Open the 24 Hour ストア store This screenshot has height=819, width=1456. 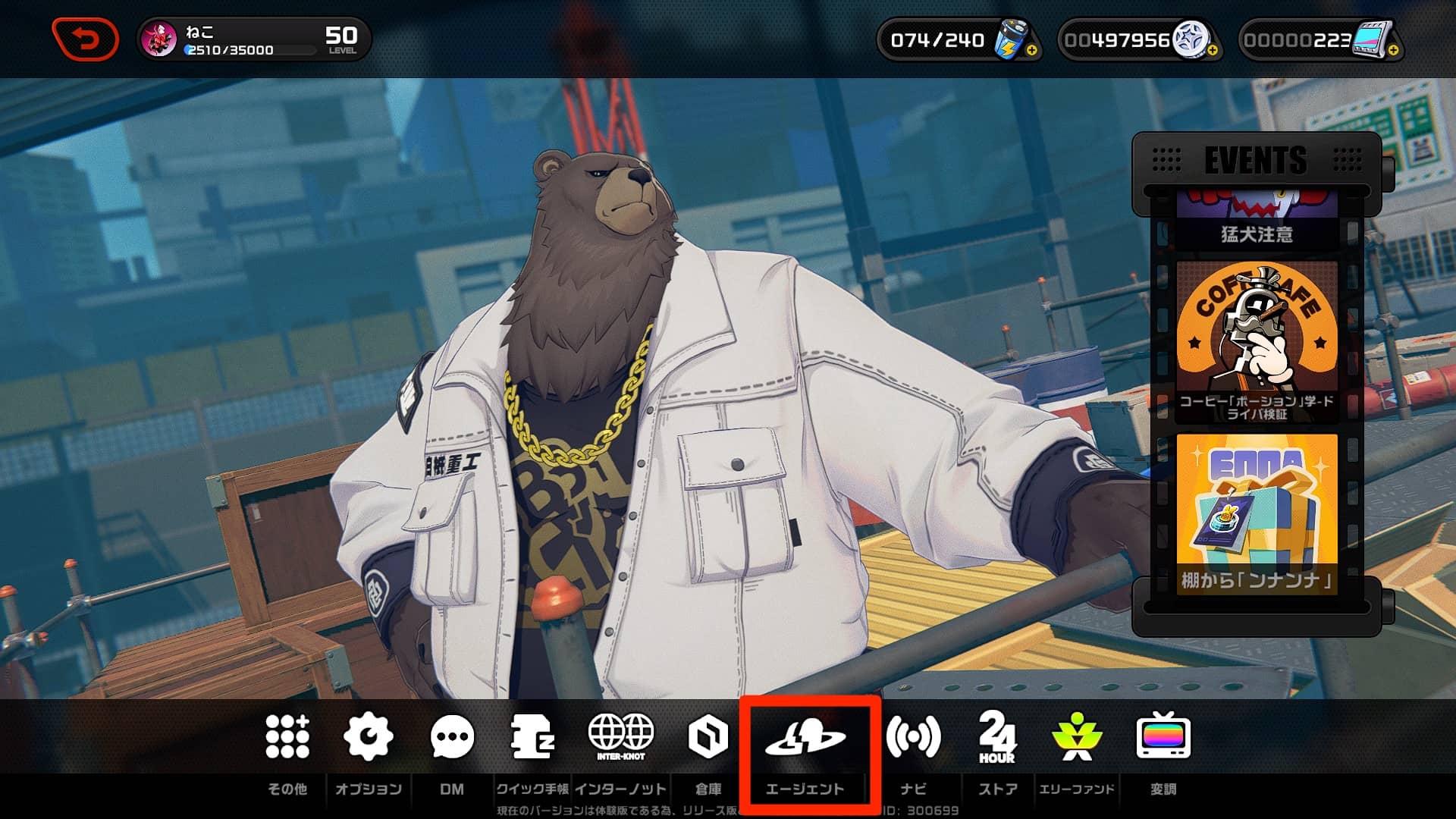997,736
